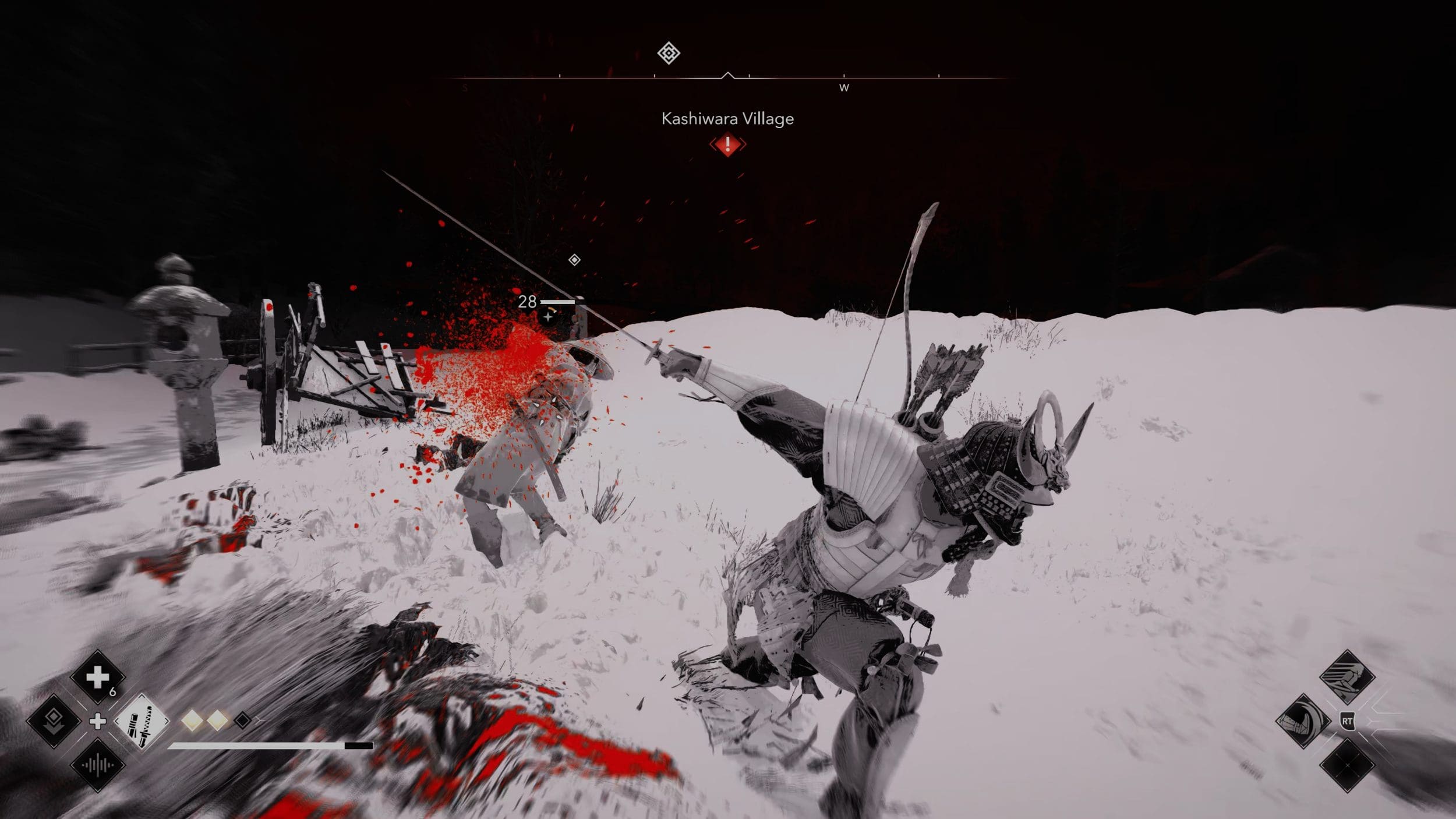Viewport: 1456px width, 819px height.
Task: Select the katana weapon slot
Action: tap(142, 722)
